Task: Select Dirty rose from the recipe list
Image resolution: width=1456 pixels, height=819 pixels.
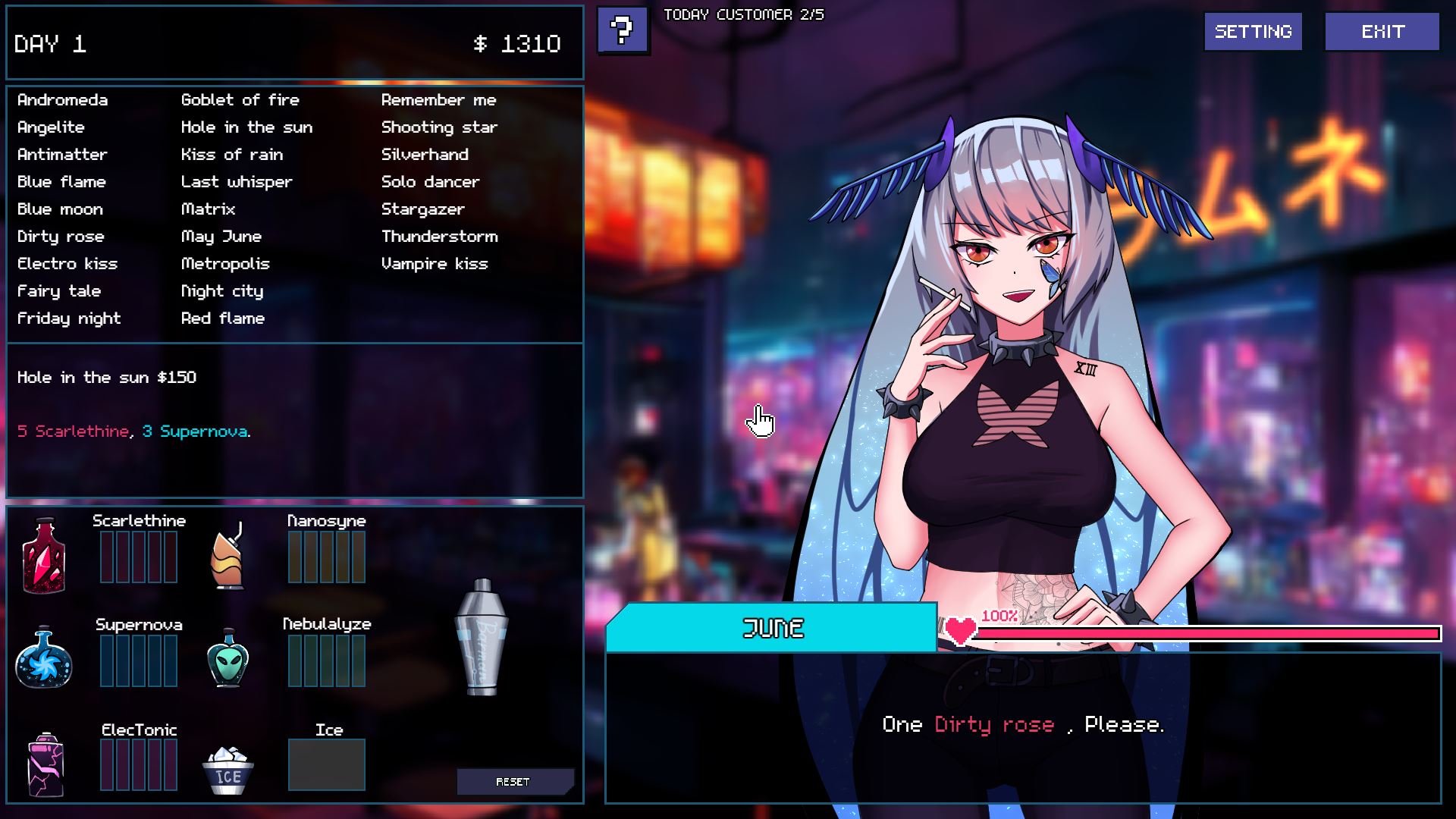Action: [61, 237]
